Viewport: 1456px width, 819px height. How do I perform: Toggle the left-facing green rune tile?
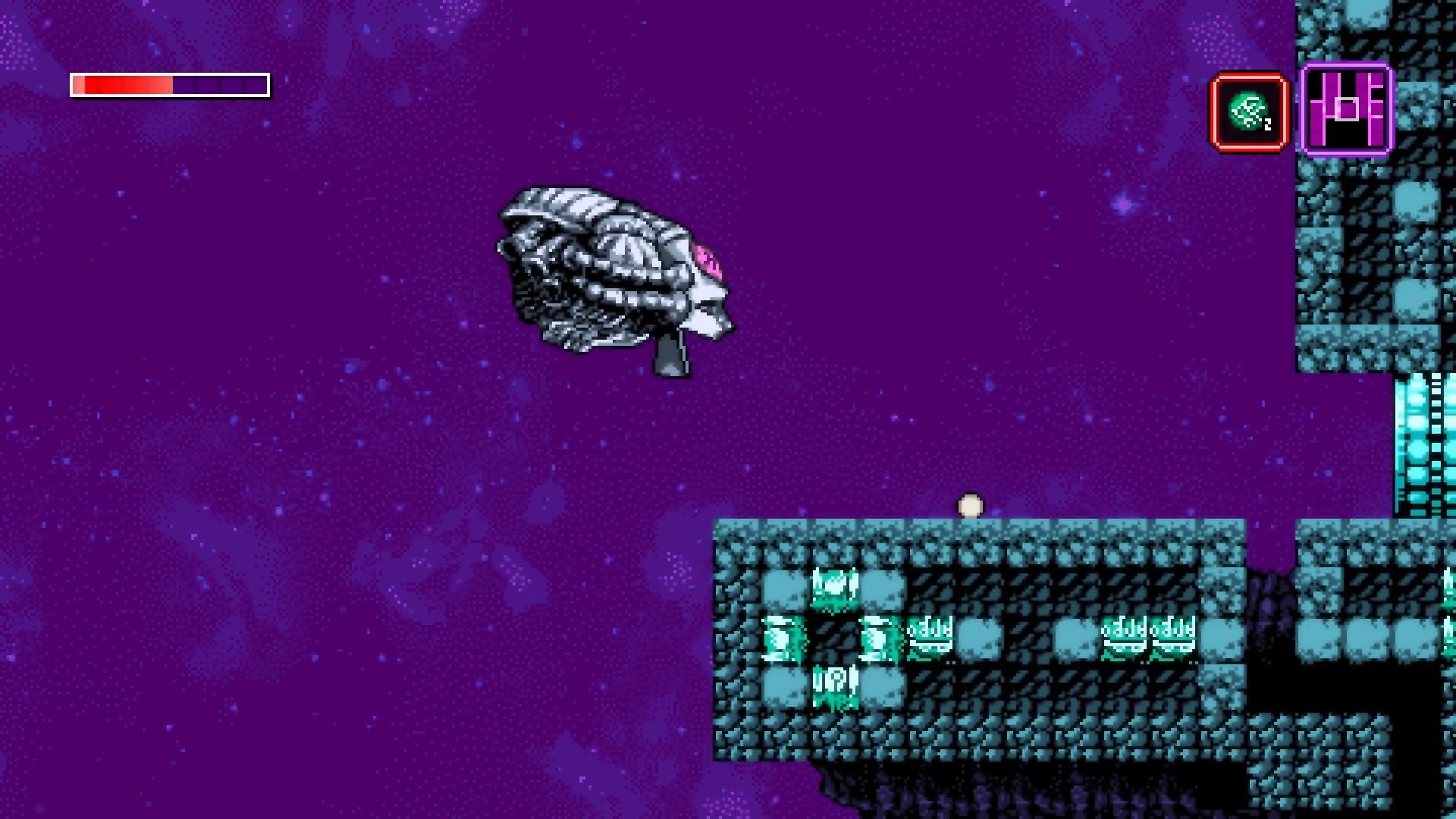(x=780, y=641)
